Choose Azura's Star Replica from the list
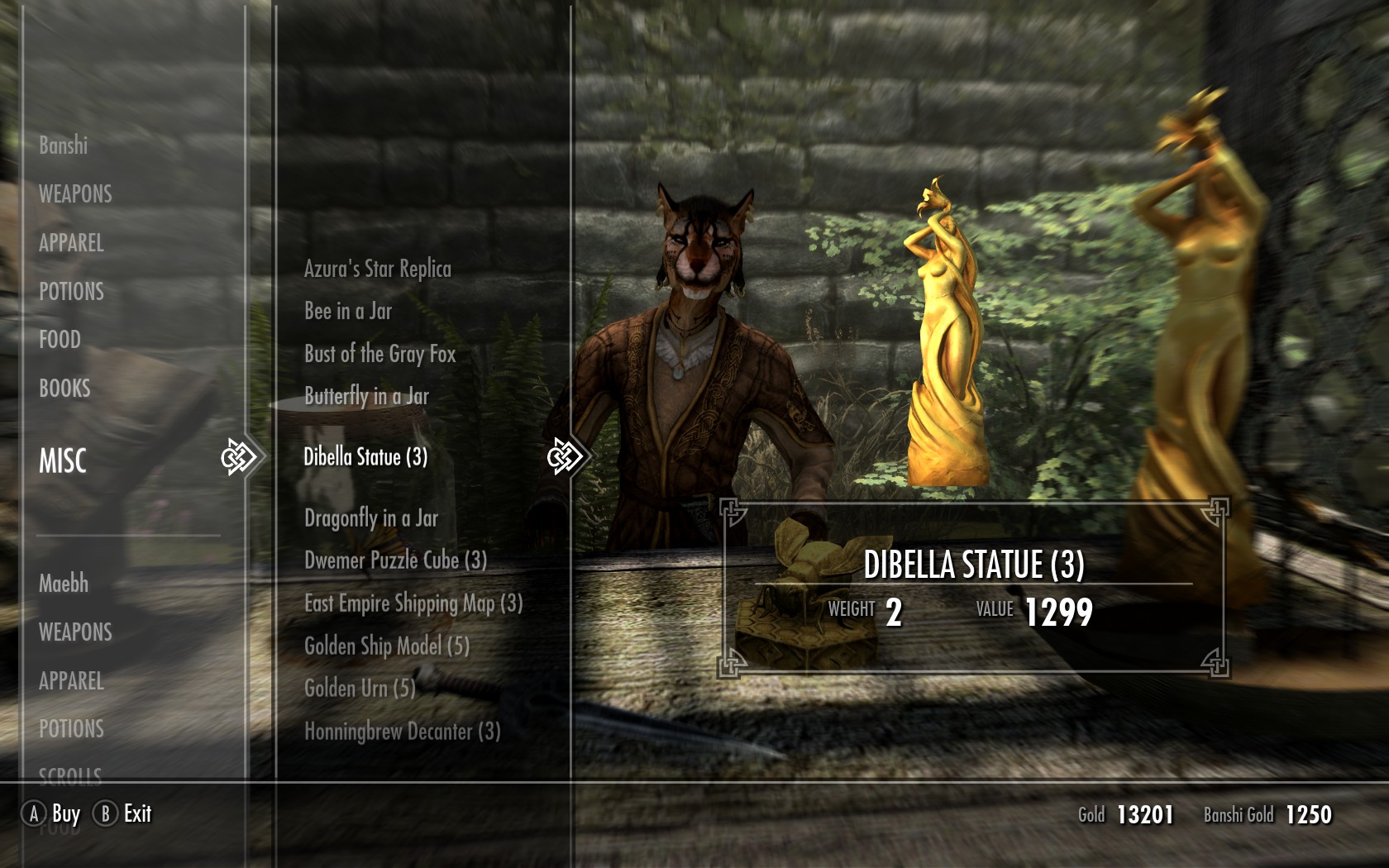Viewport: 1389px width, 868px height. pyautogui.click(x=377, y=269)
